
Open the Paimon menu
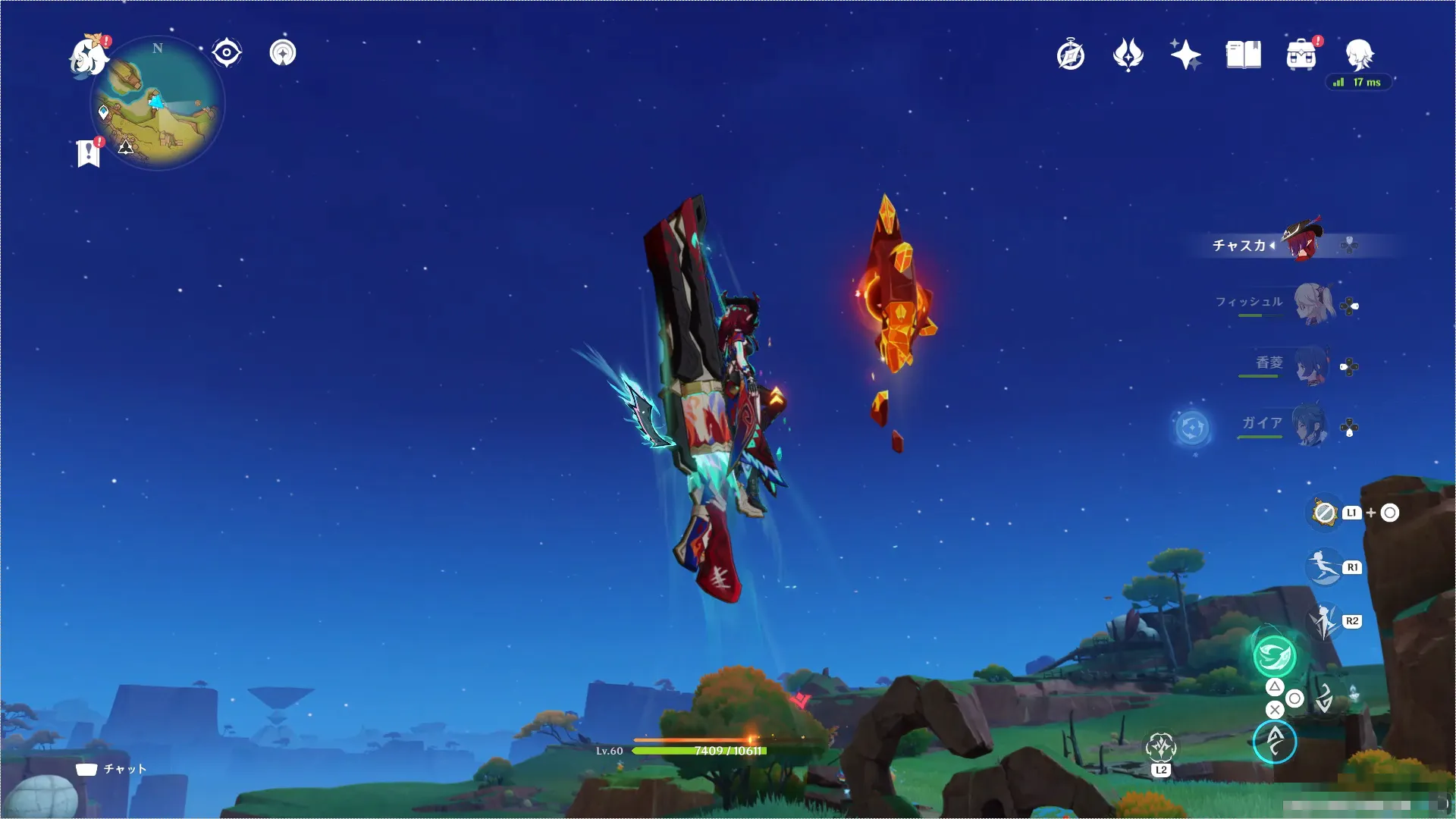88,56
